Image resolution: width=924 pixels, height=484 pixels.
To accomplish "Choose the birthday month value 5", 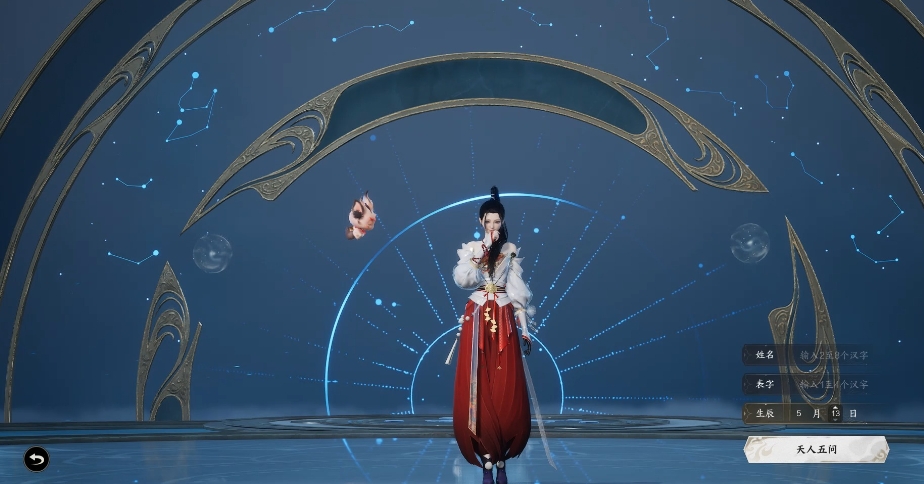I will pos(799,413).
